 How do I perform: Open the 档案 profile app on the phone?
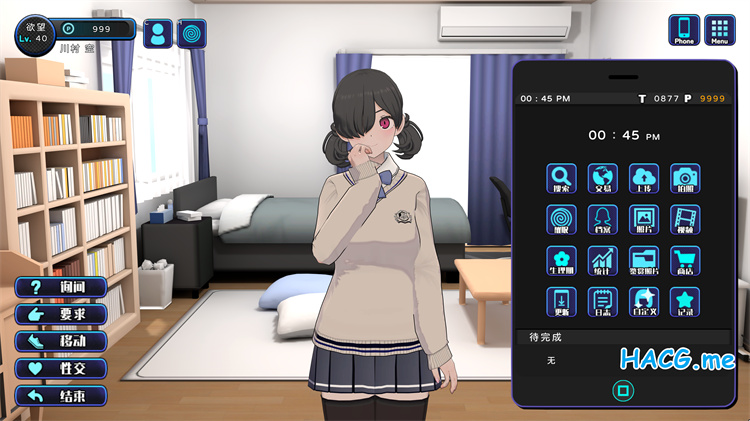pyautogui.click(x=602, y=220)
